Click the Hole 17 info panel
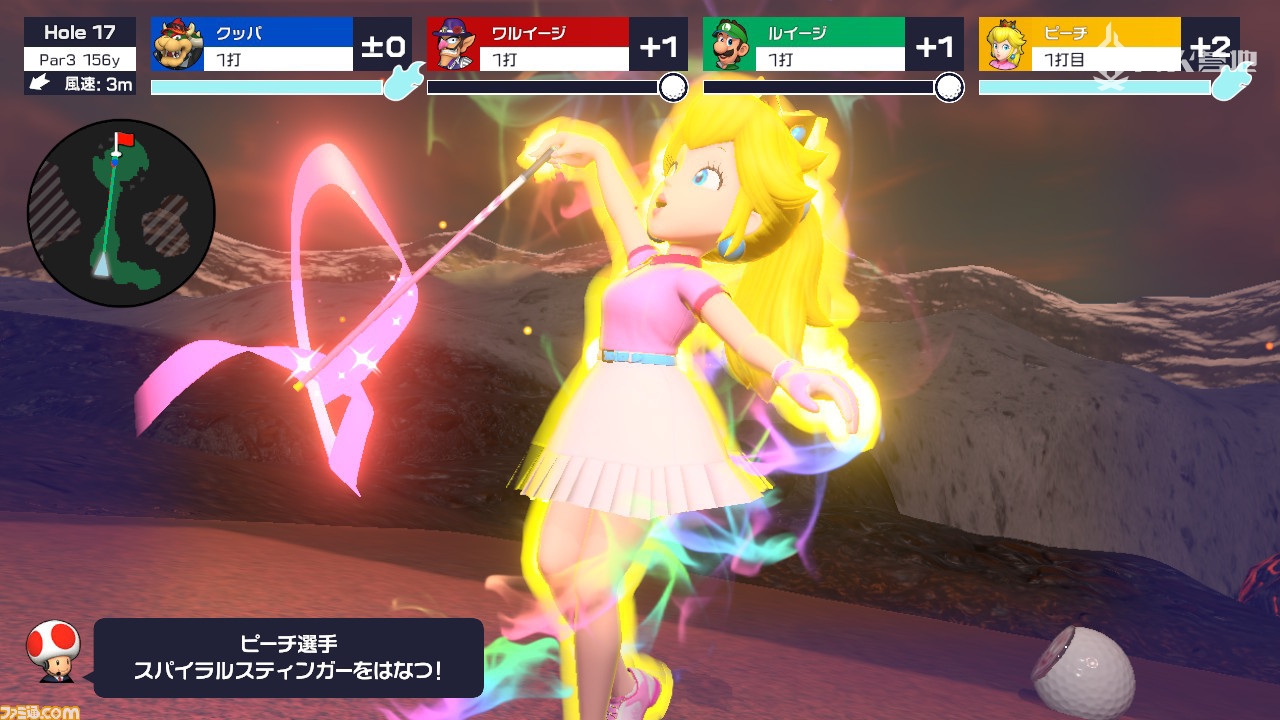1280x720 pixels. click(80, 56)
